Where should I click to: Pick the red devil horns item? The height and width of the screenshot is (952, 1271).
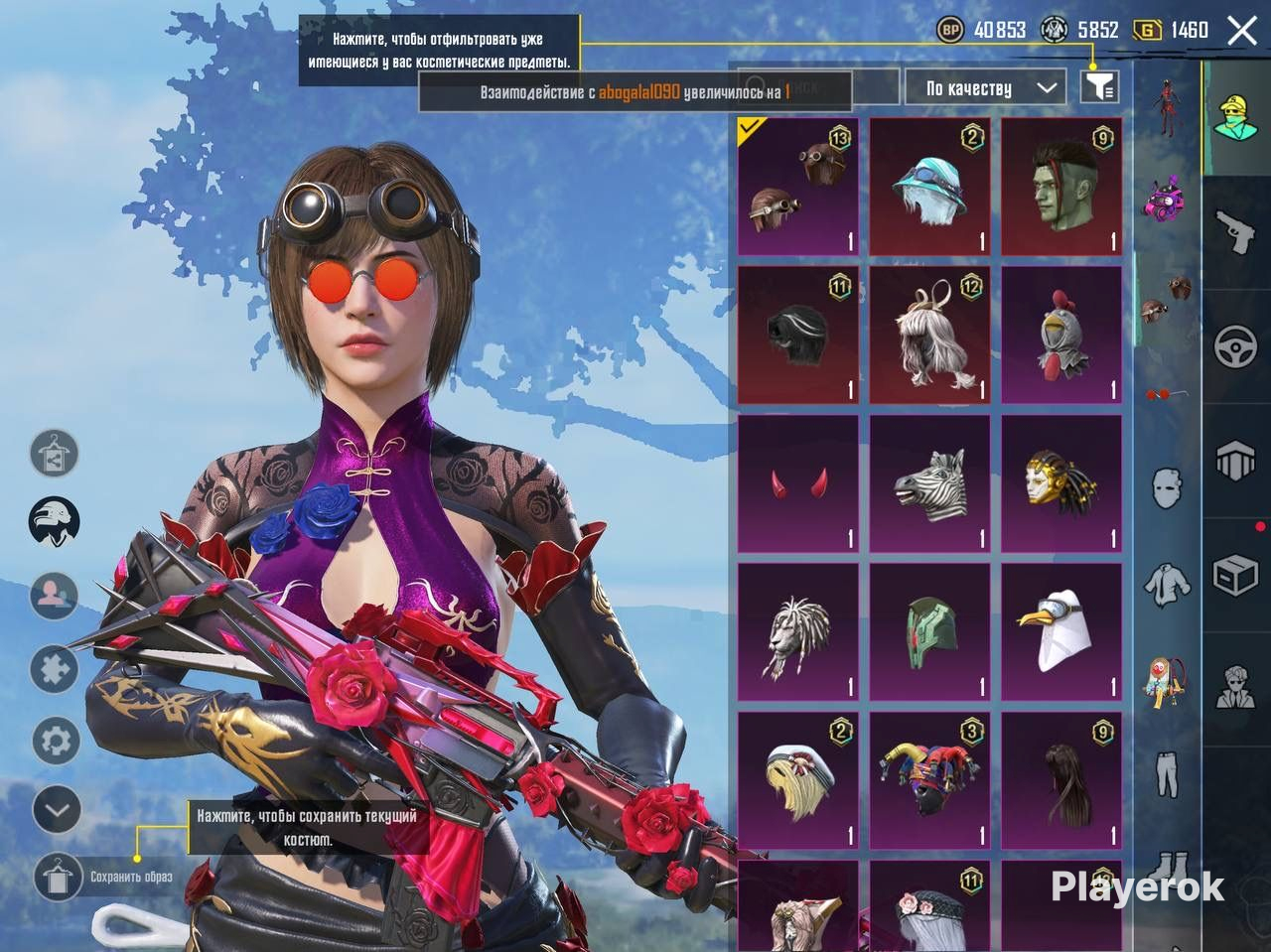(x=798, y=484)
